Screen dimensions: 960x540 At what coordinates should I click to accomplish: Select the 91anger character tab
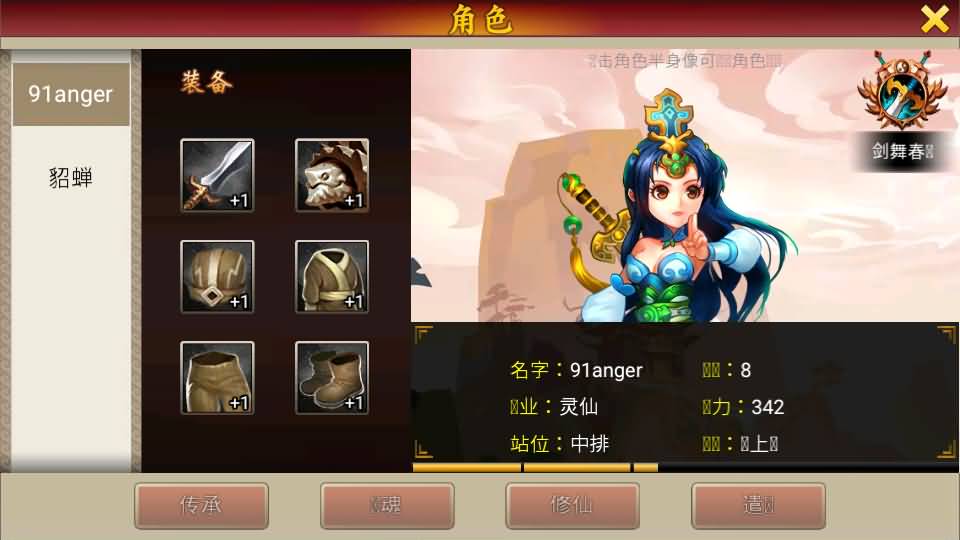click(70, 95)
